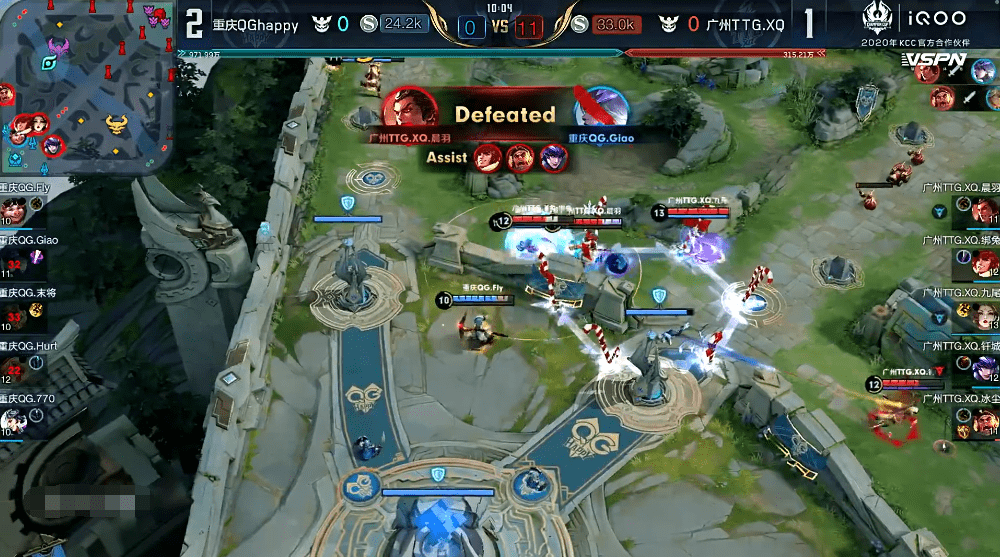
Task: Choose 重庆QG.末将 in the player list
Action: click(12, 316)
